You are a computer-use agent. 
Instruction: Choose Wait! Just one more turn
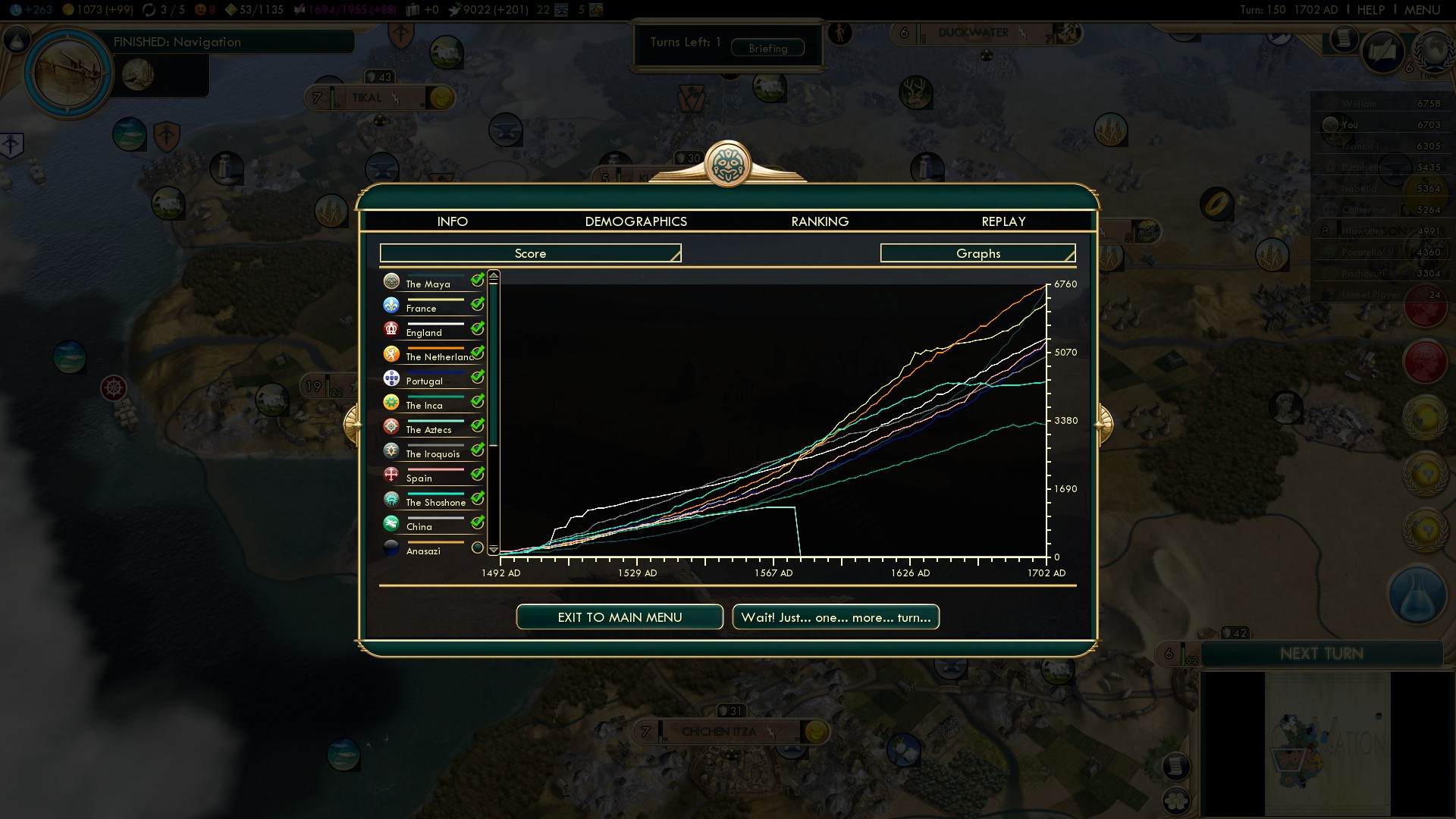[836, 617]
